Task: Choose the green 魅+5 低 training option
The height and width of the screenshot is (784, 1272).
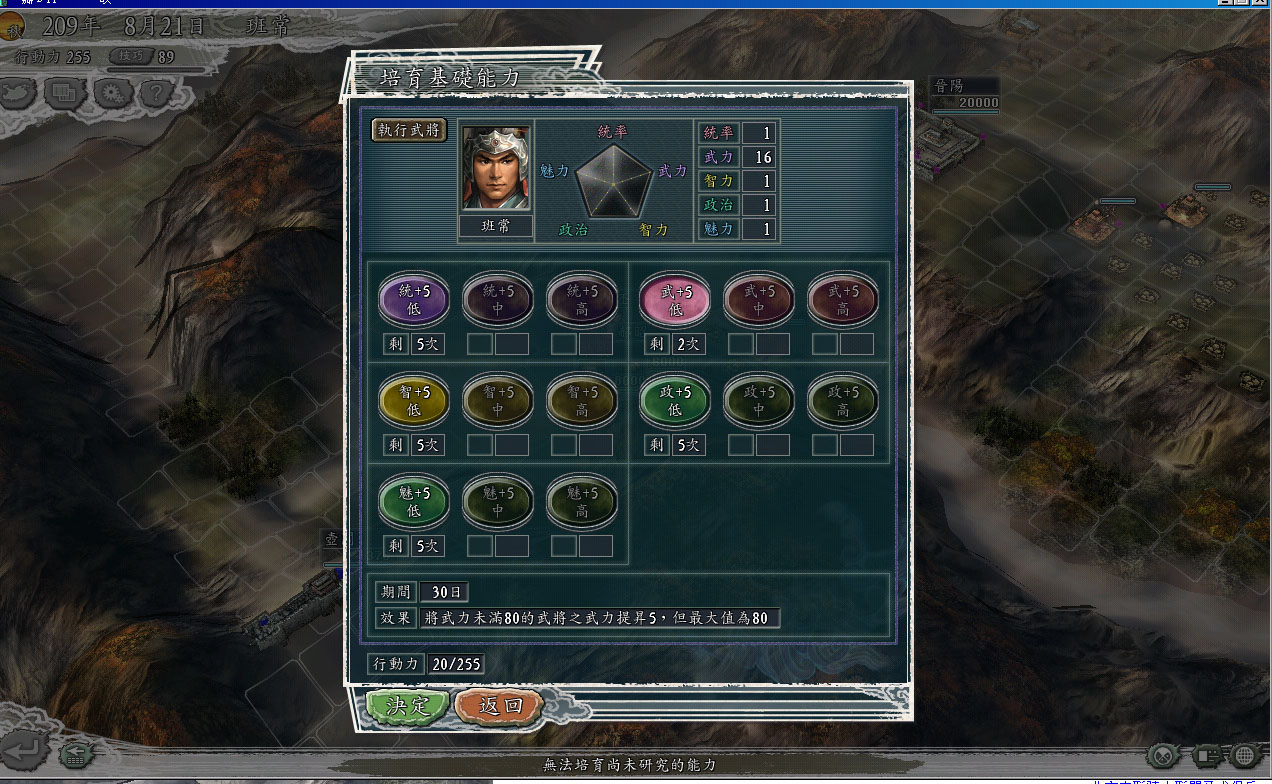Action: (x=413, y=501)
